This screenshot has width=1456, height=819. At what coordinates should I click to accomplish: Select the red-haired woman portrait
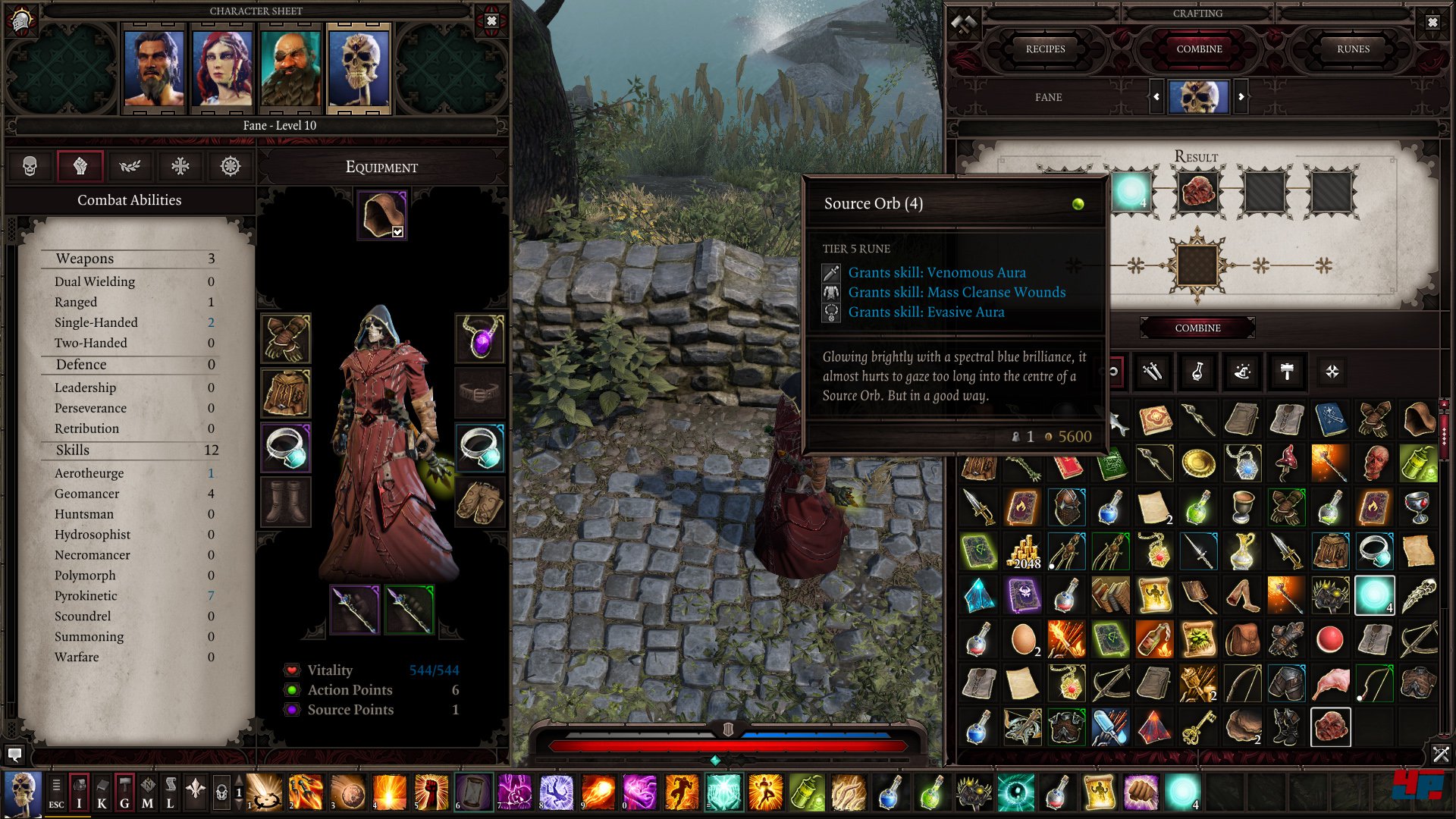point(221,68)
